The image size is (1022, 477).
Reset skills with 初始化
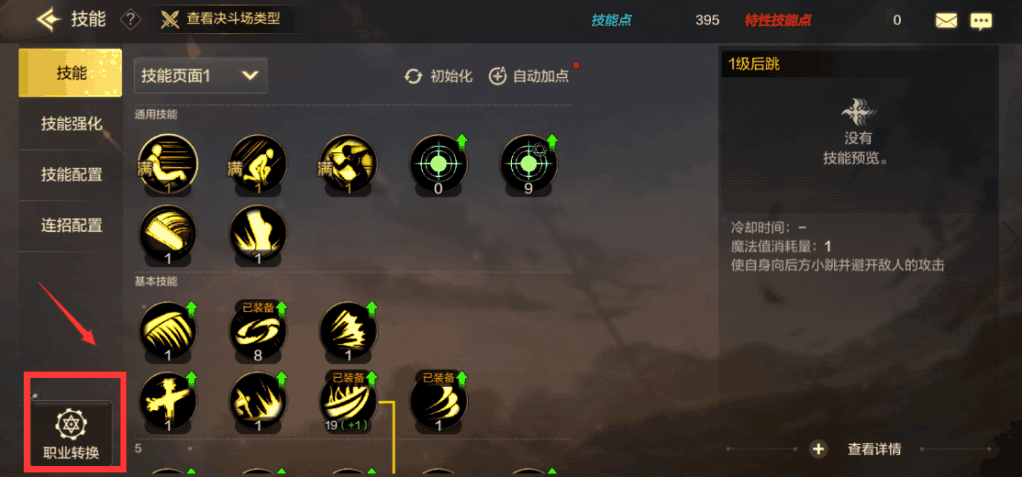(439, 76)
